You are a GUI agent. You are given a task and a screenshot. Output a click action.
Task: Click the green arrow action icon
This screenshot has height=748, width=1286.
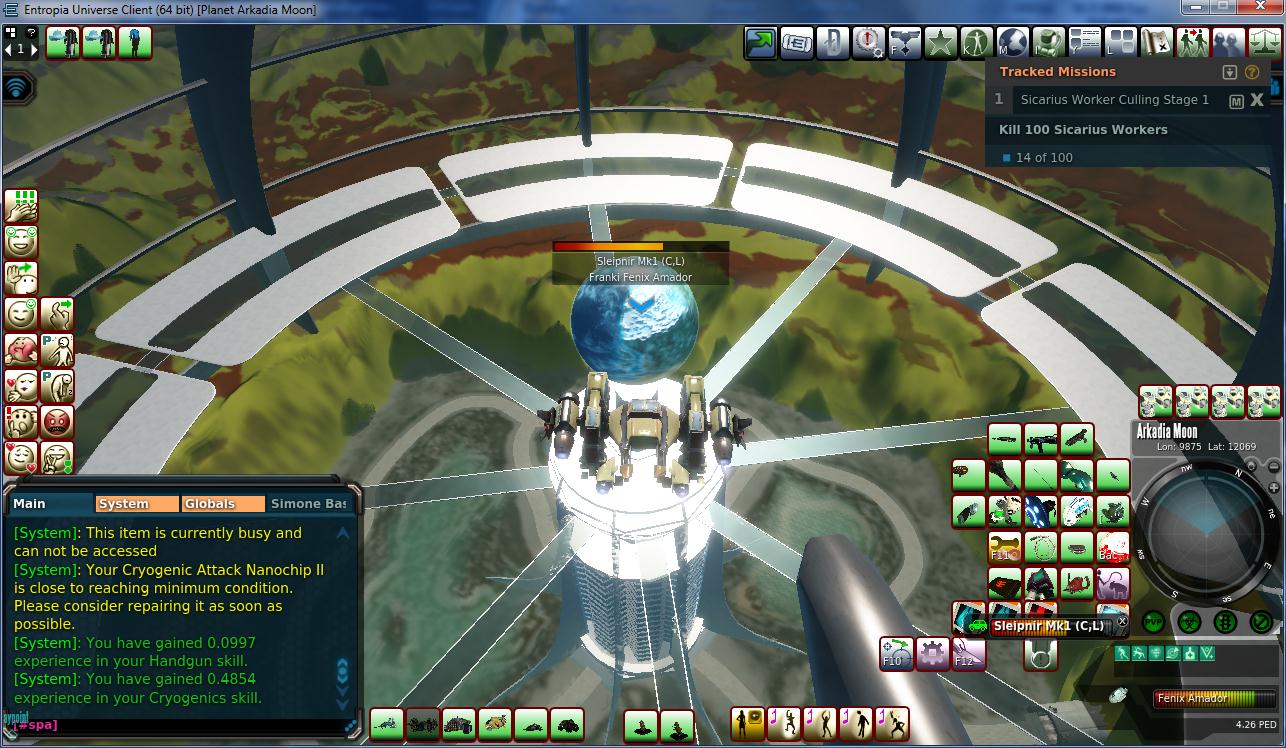[x=761, y=43]
